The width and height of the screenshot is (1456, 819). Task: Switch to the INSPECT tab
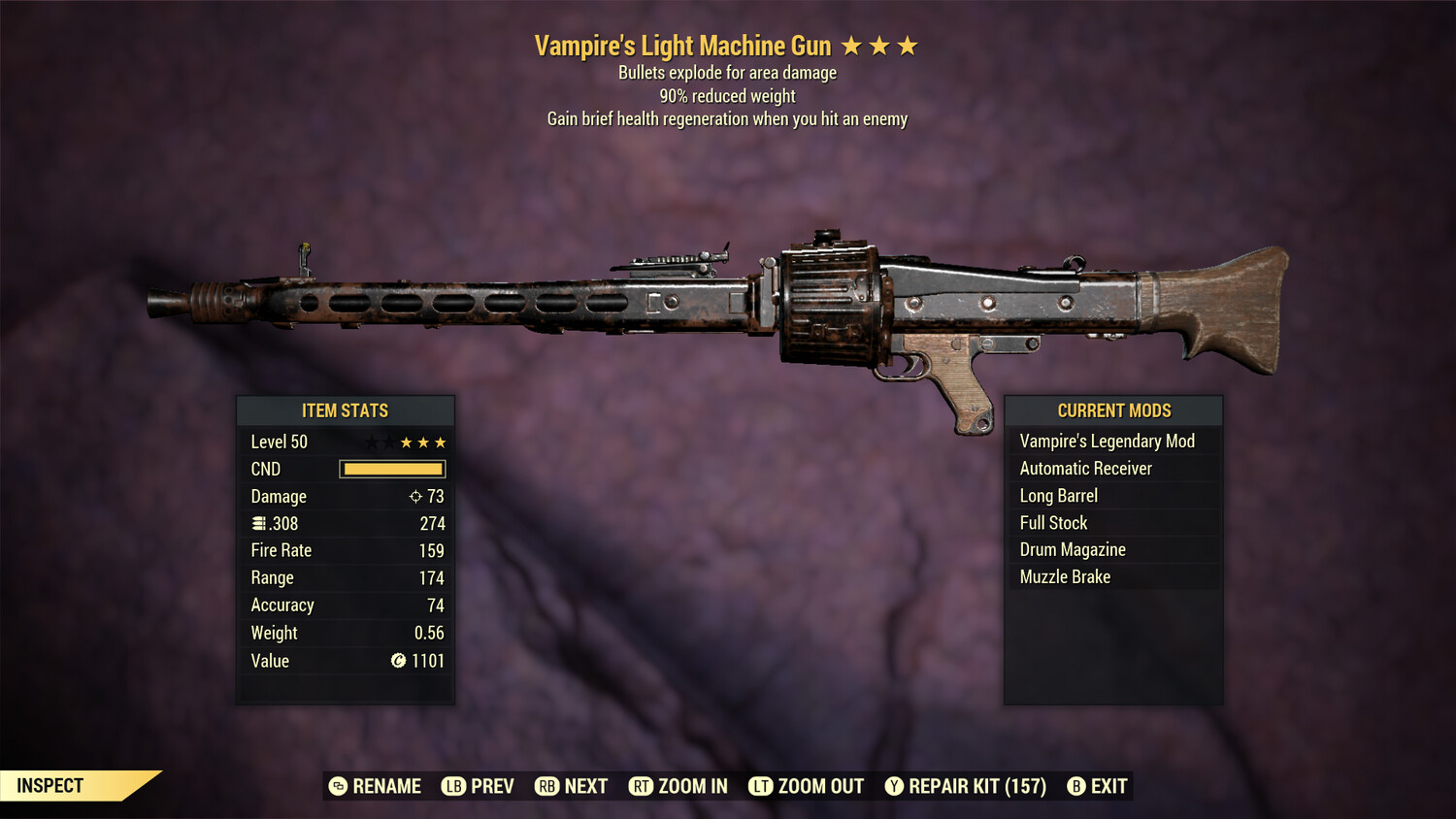click(49, 785)
